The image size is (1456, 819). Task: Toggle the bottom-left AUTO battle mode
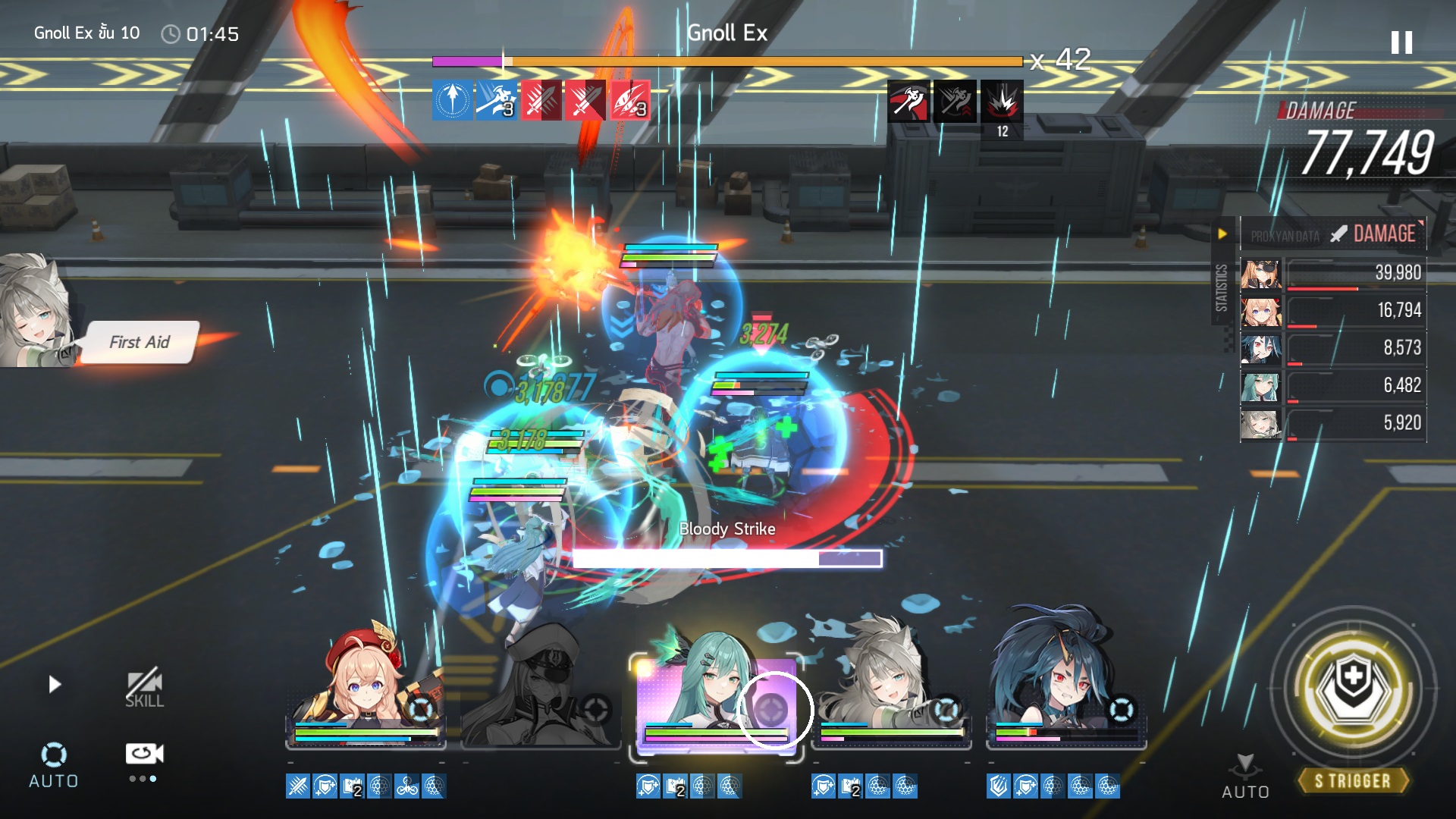pos(53,765)
